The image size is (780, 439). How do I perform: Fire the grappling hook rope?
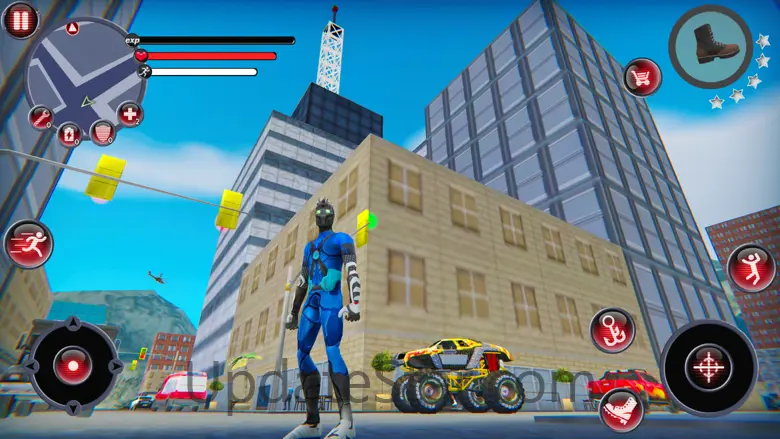pos(611,330)
